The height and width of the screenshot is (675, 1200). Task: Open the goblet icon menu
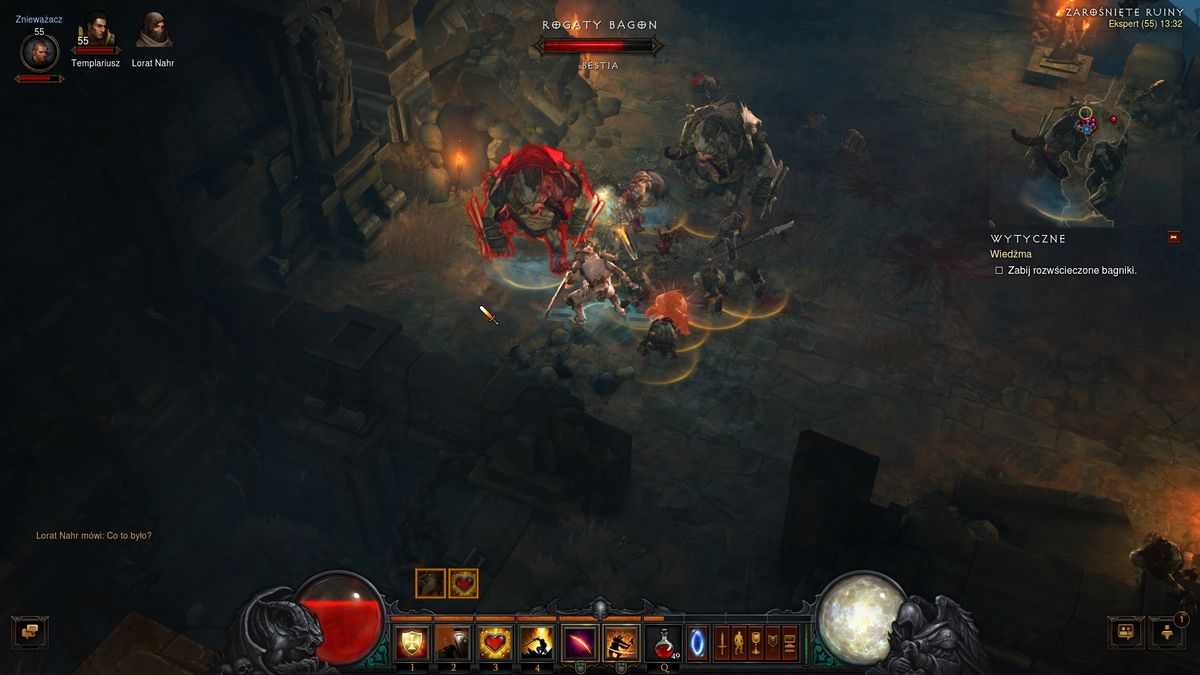pyautogui.click(x=755, y=642)
